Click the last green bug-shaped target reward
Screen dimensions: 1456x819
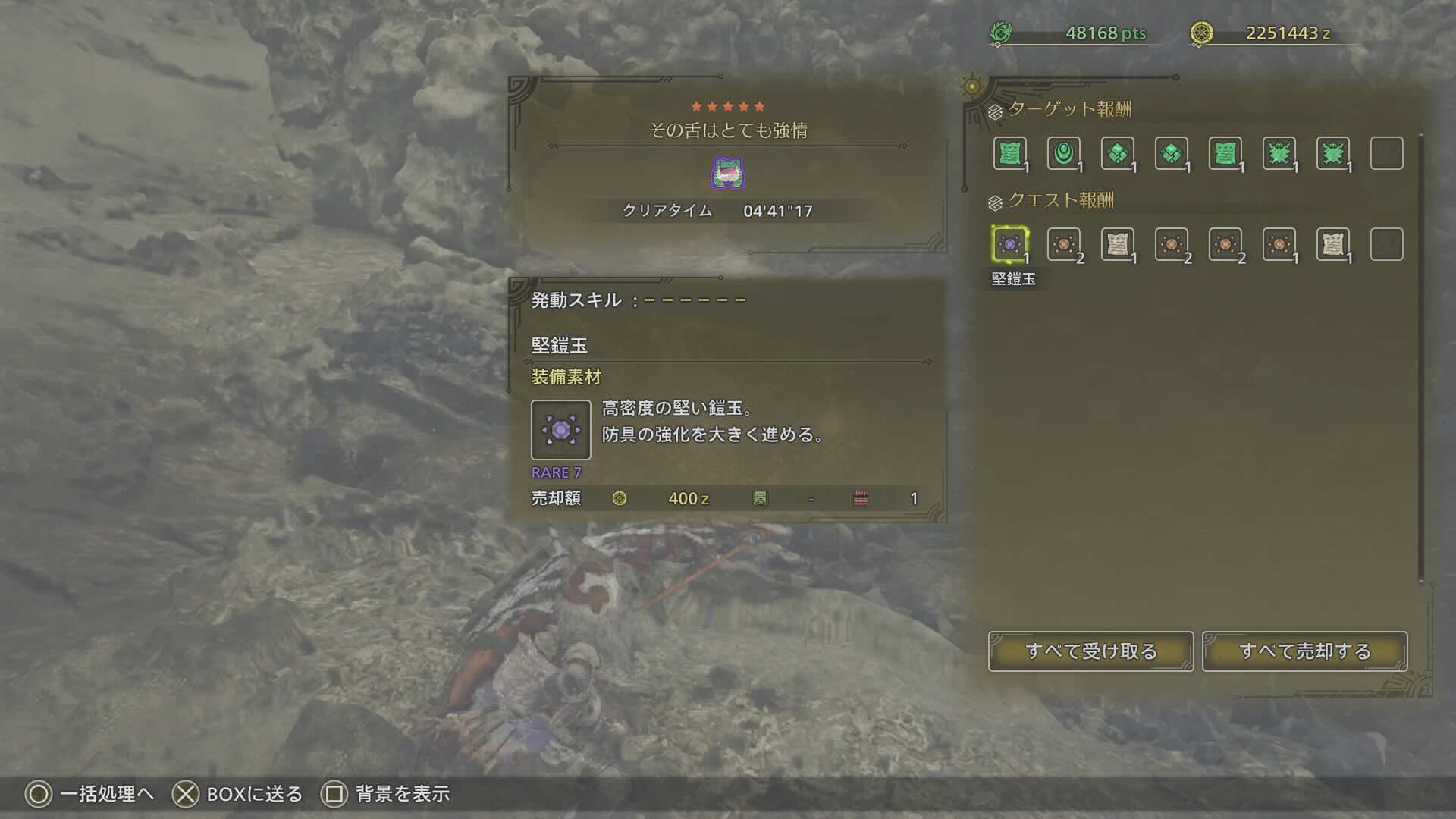coord(1336,153)
